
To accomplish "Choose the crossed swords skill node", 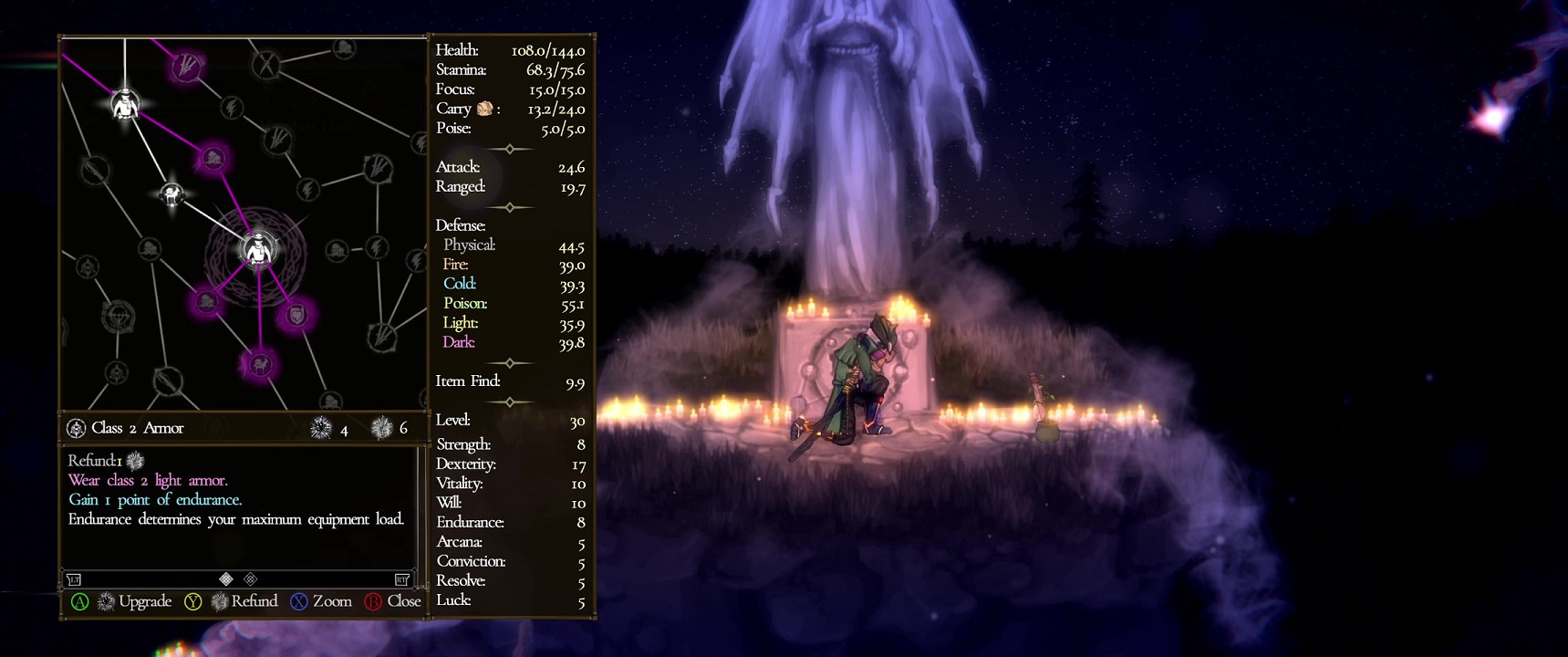I will click(x=266, y=65).
